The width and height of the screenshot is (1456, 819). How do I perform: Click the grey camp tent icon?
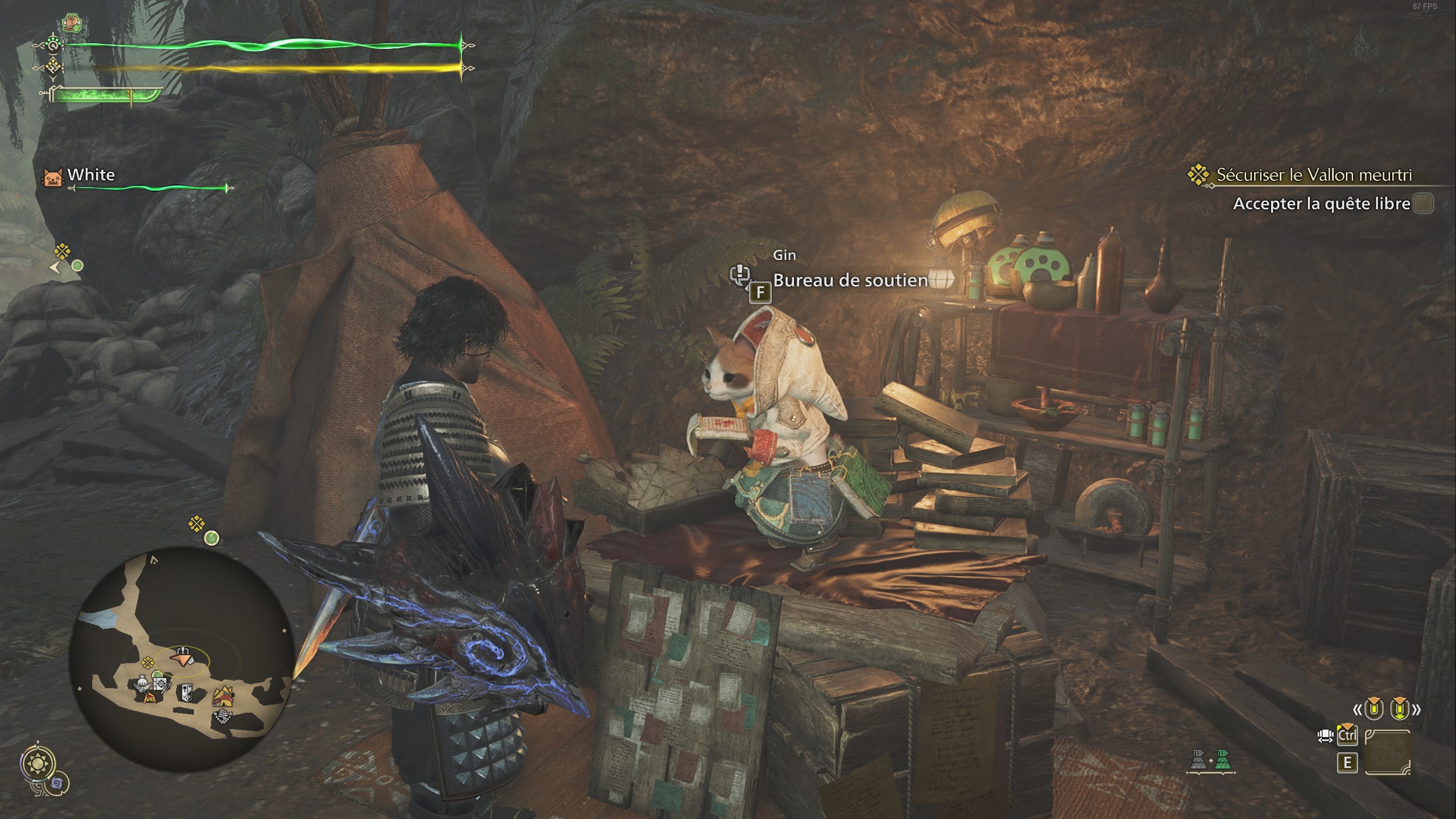point(1198,762)
